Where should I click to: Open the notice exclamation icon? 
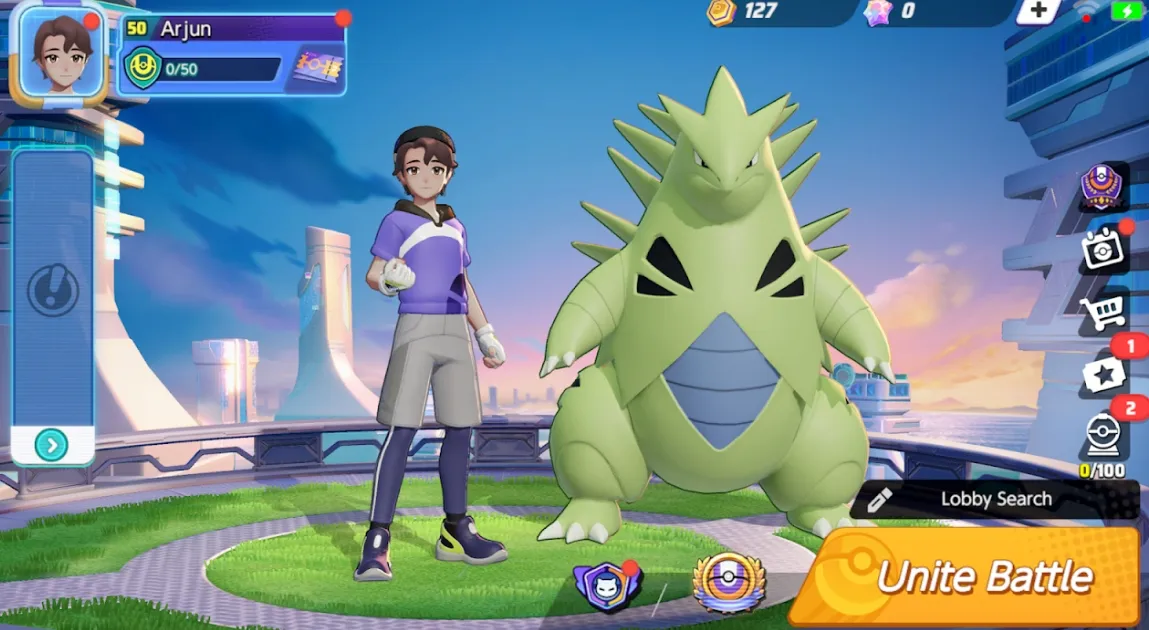[x=50, y=291]
